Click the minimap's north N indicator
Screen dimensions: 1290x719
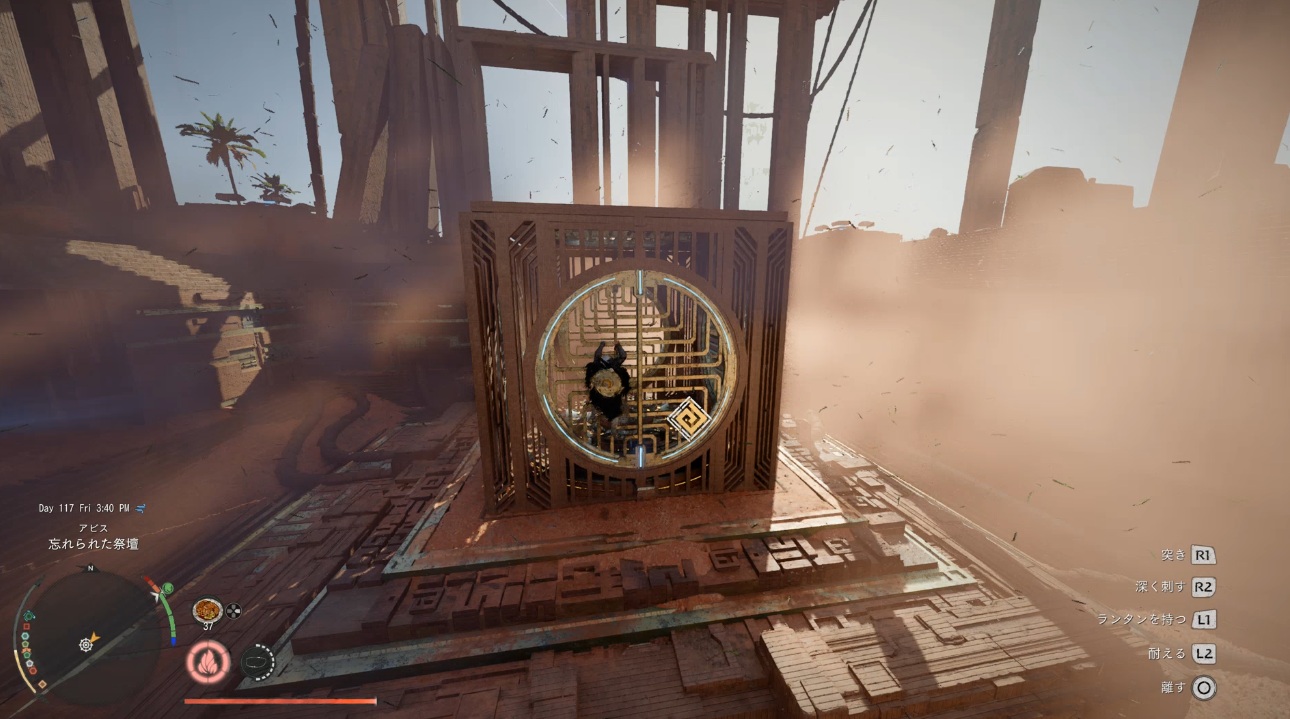[x=90, y=568]
